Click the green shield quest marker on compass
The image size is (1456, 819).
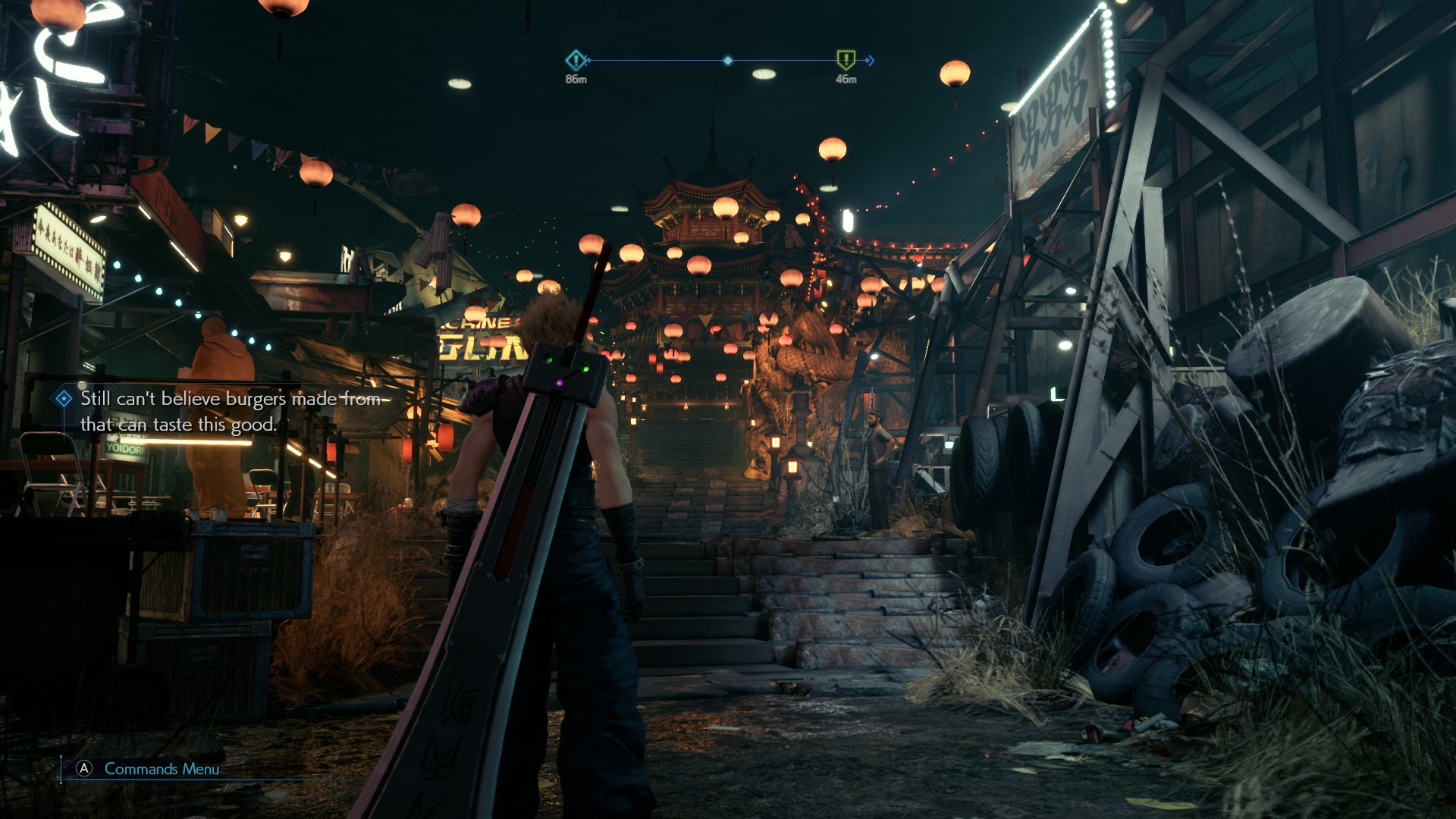click(x=846, y=59)
